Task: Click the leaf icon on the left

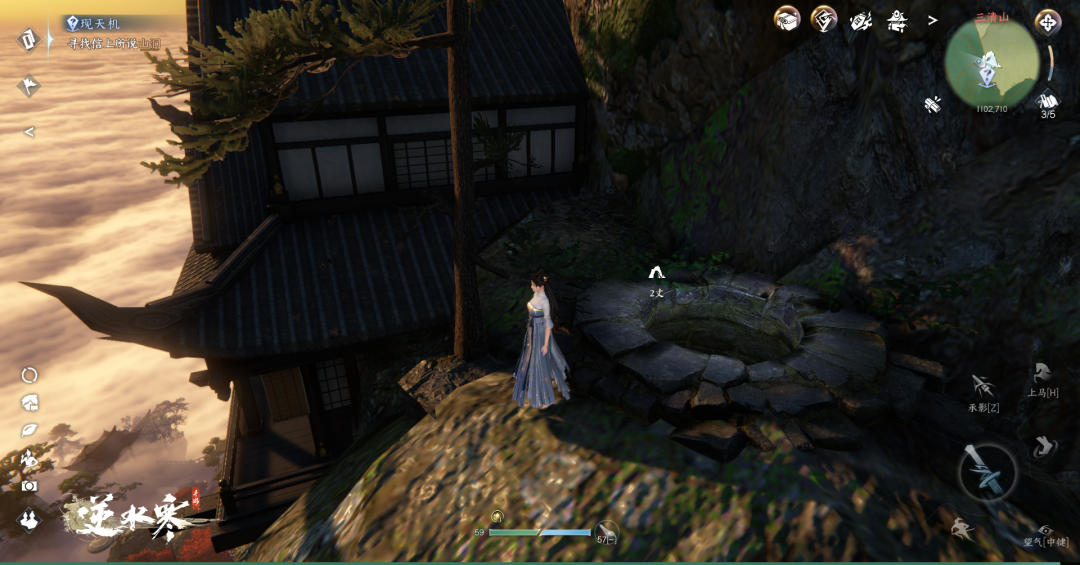Action: tap(29, 430)
